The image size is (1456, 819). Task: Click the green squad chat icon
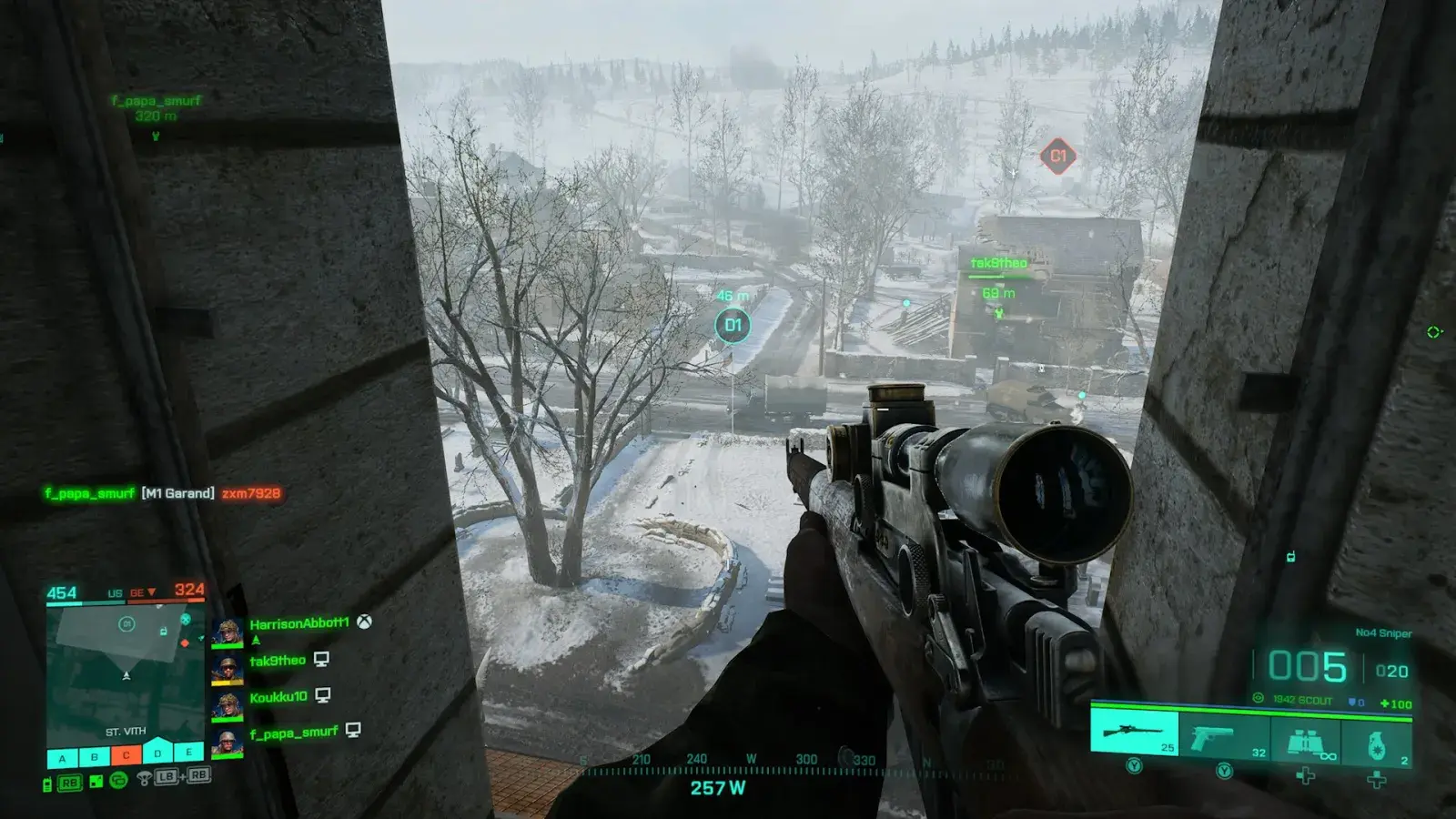point(118,781)
